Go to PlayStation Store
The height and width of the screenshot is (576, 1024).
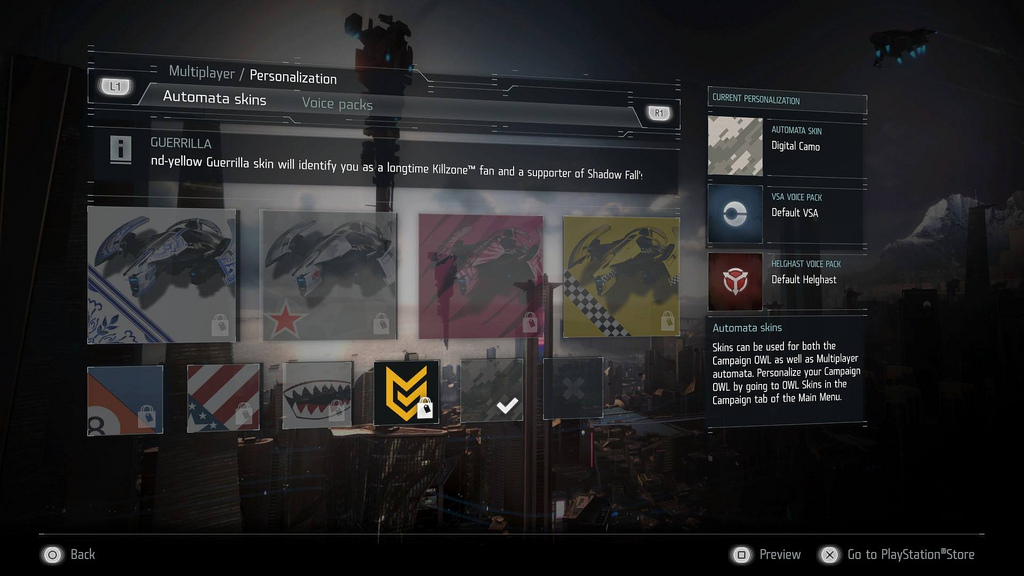point(897,554)
